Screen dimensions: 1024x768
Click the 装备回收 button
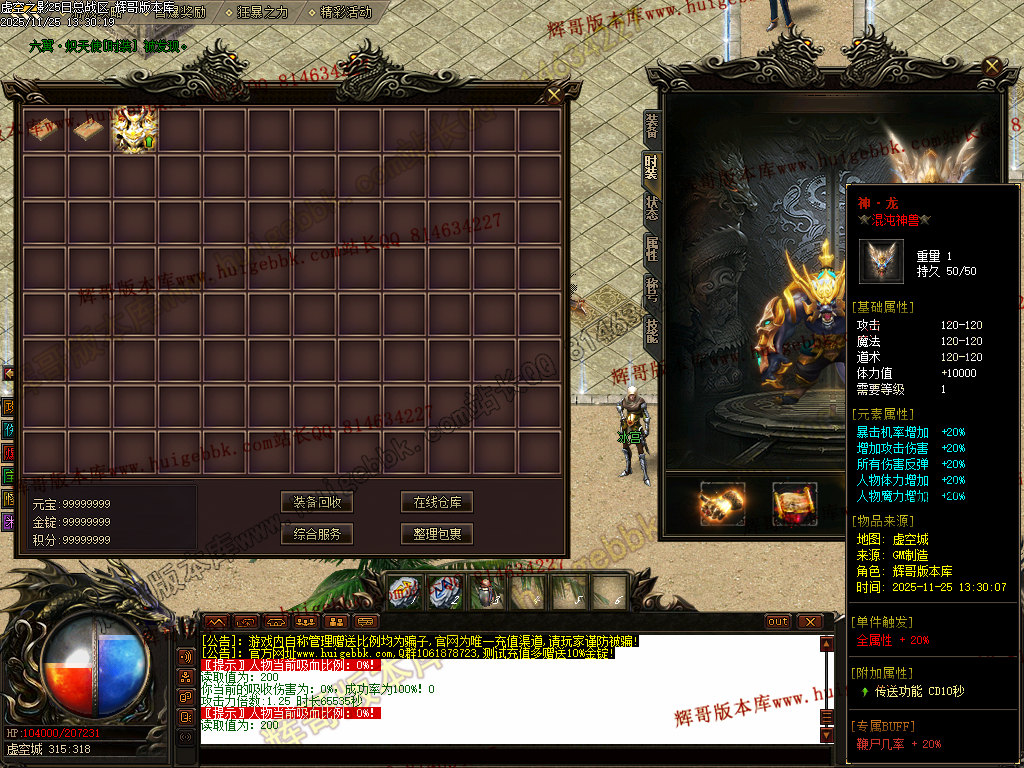tap(317, 502)
